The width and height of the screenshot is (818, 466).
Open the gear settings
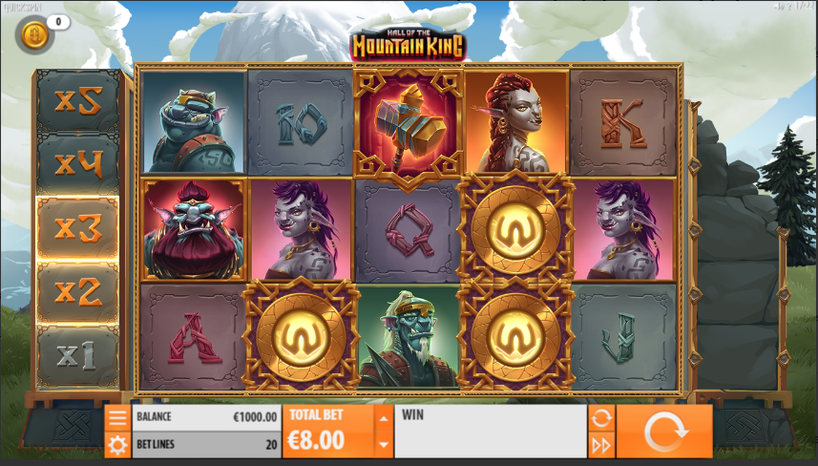pos(118,445)
